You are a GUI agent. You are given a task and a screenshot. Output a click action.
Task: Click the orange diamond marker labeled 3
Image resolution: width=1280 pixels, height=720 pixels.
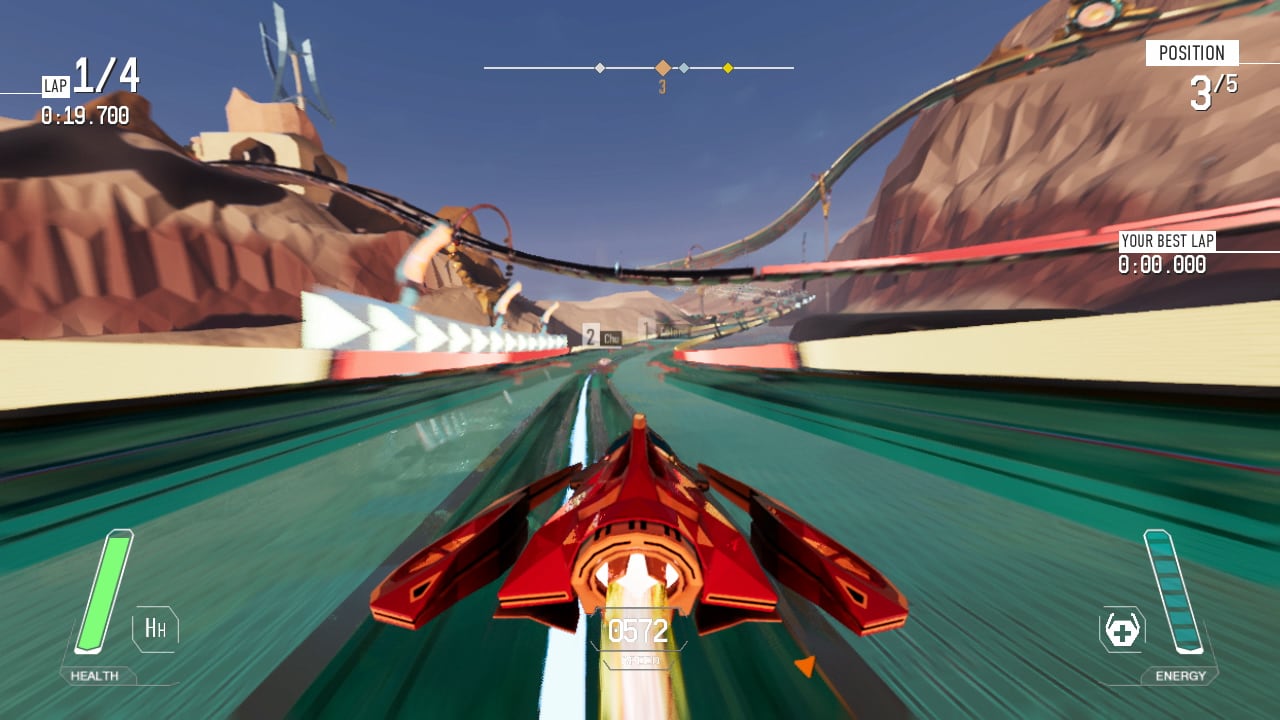point(663,67)
